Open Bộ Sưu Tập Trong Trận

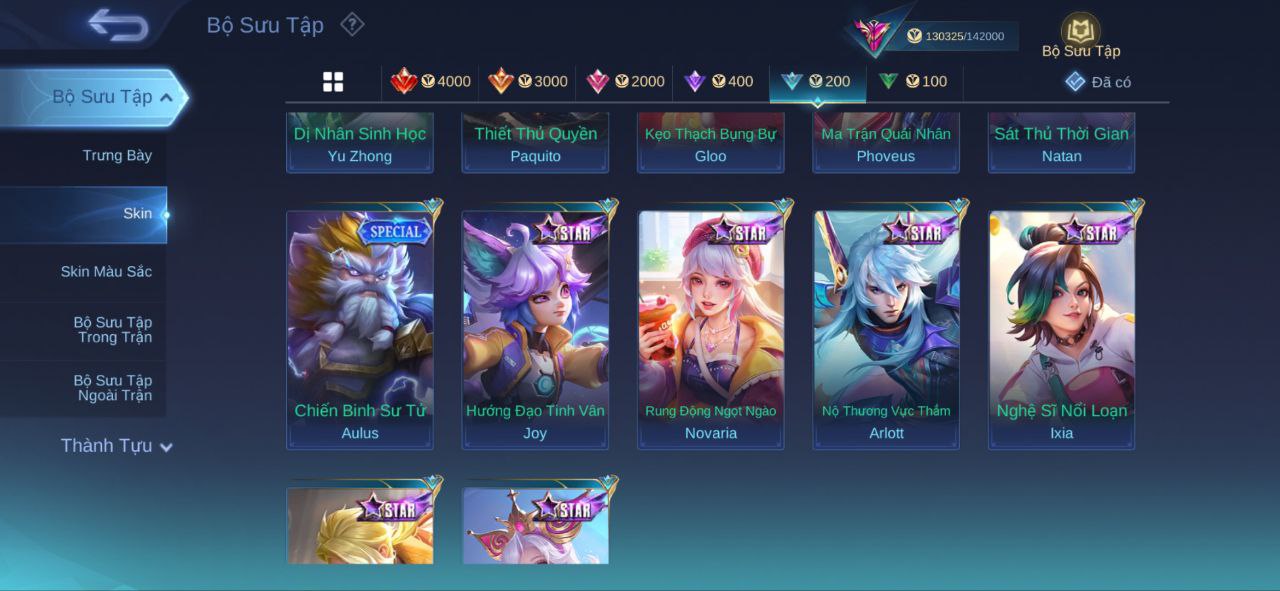click(x=112, y=330)
